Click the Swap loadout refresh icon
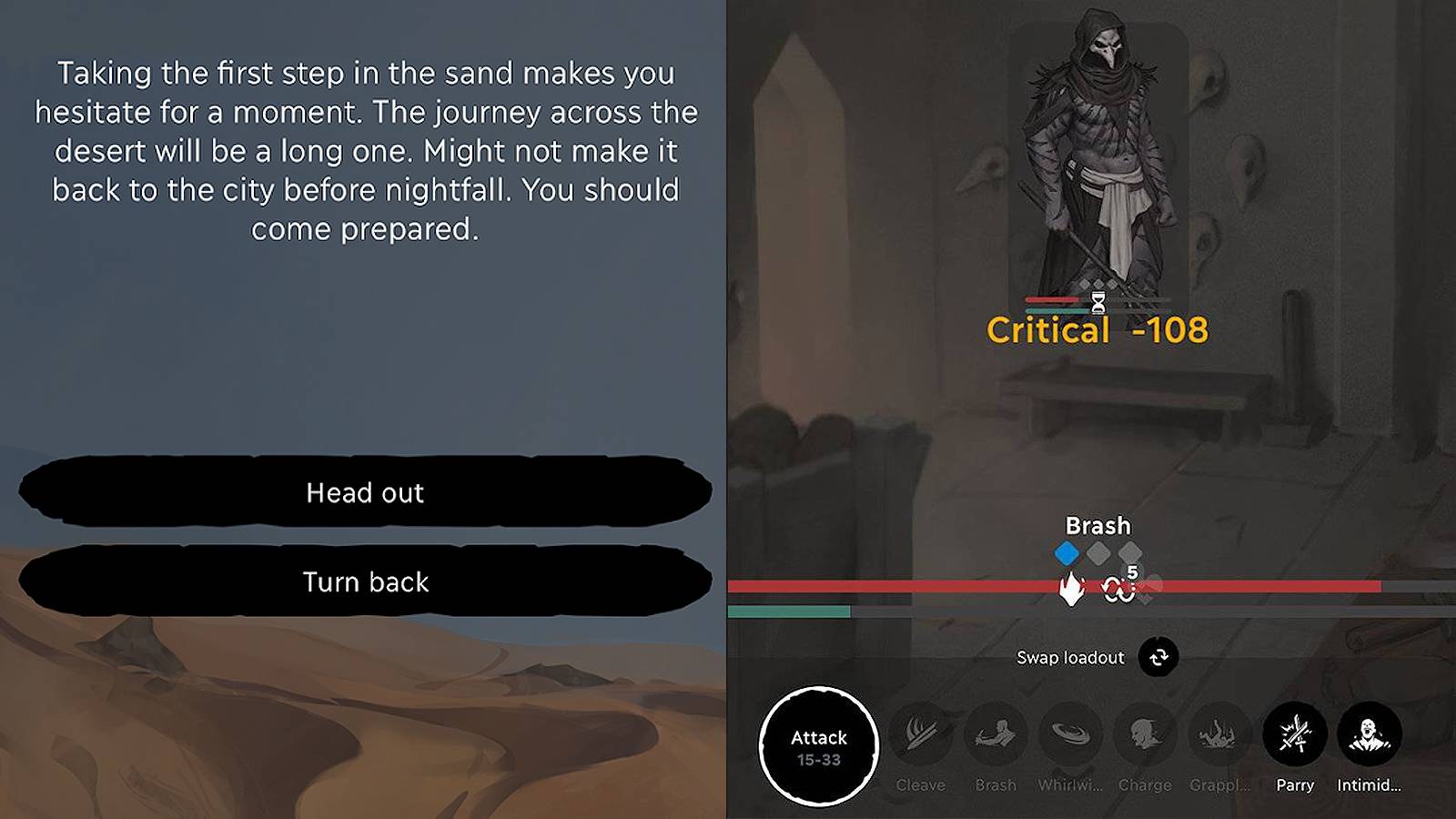Image resolution: width=1456 pixels, height=819 pixels. click(x=1158, y=658)
